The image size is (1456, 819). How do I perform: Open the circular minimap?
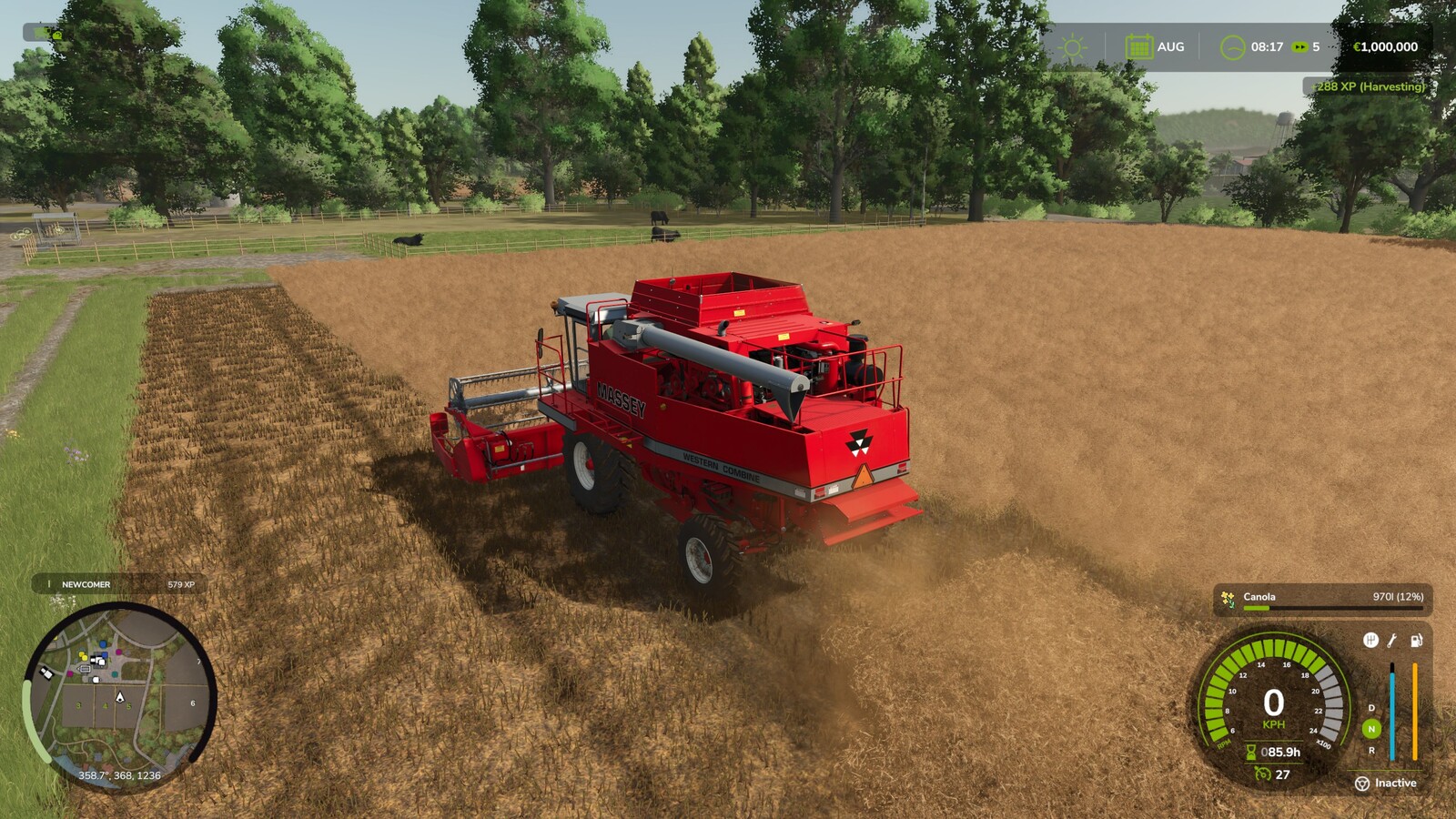pos(119,698)
